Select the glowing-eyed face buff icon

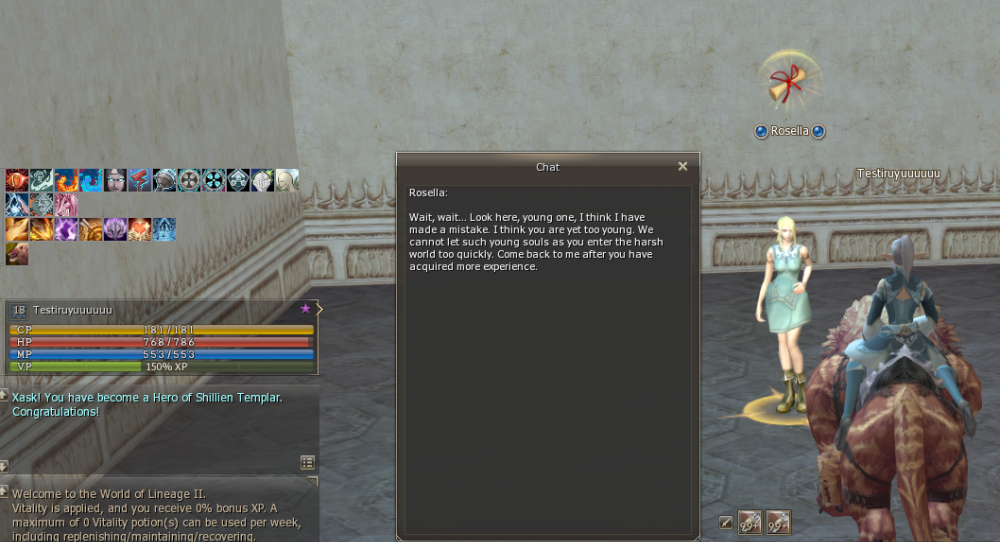pos(115,180)
